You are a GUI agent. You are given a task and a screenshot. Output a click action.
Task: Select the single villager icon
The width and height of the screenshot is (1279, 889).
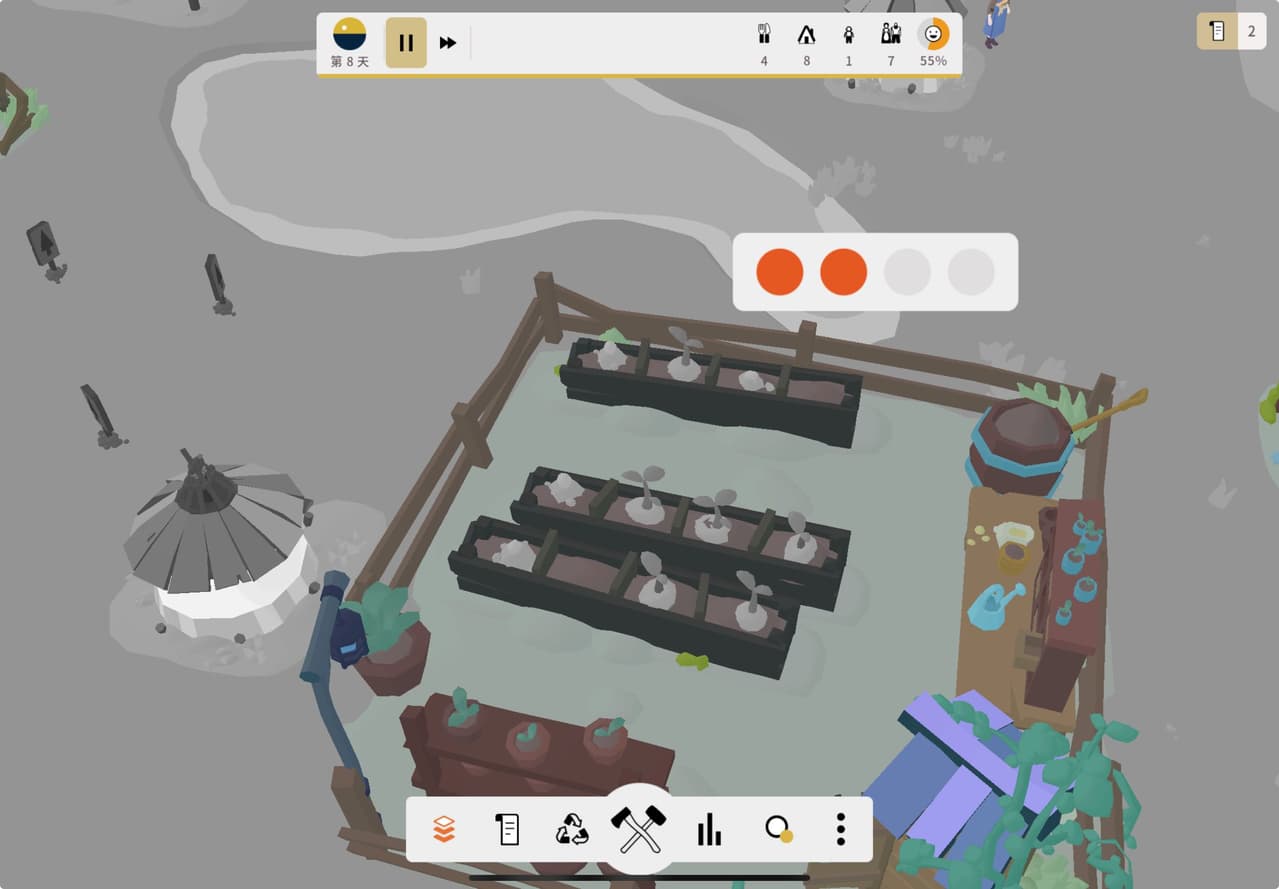coord(849,36)
